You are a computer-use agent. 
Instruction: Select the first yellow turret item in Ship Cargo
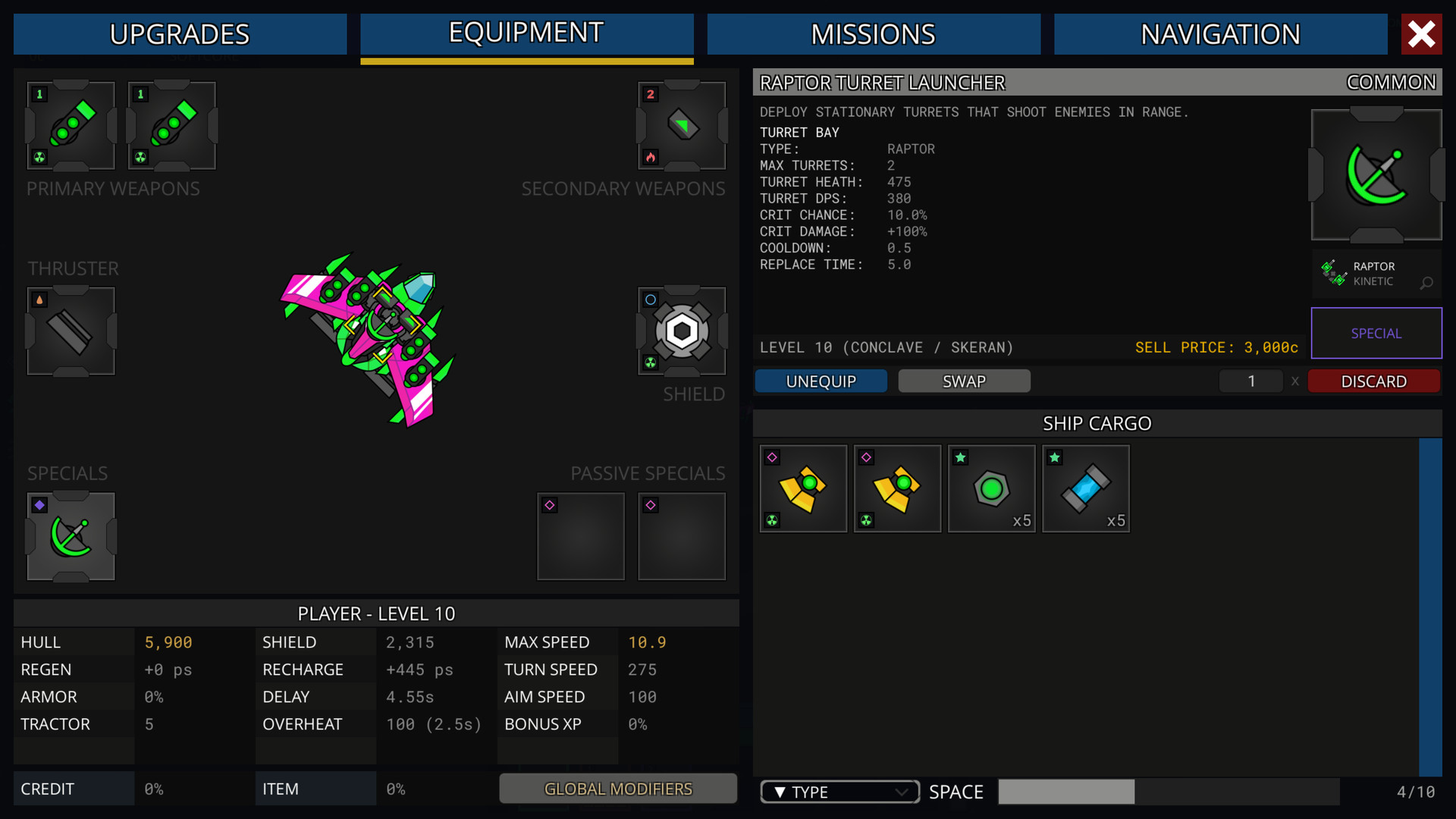pyautogui.click(x=803, y=488)
